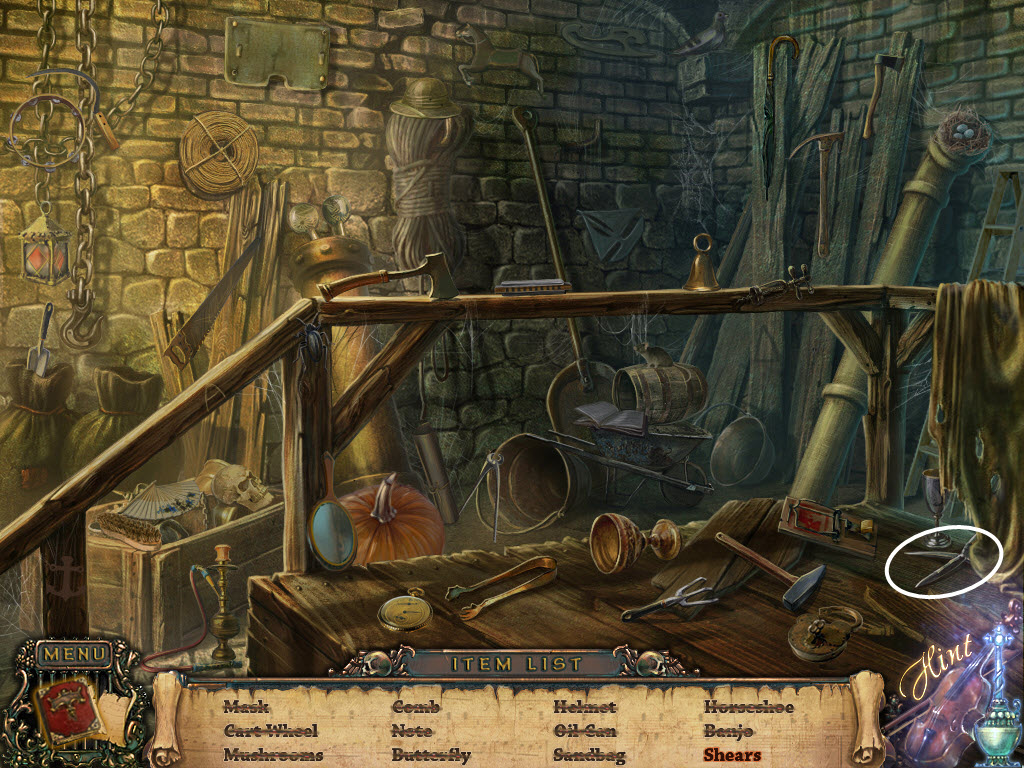Open the MENU button

click(x=74, y=655)
